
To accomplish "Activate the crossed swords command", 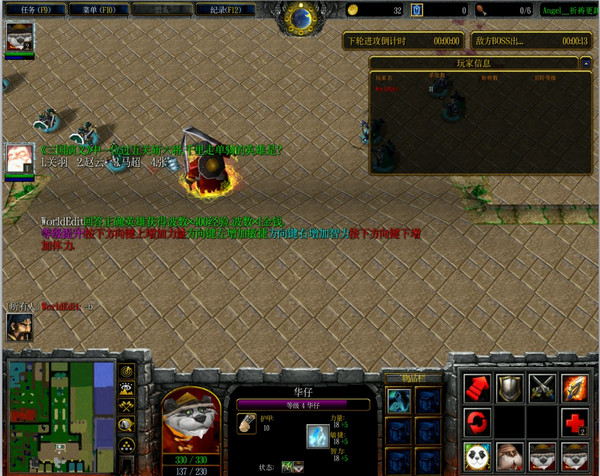I will click(x=544, y=387).
